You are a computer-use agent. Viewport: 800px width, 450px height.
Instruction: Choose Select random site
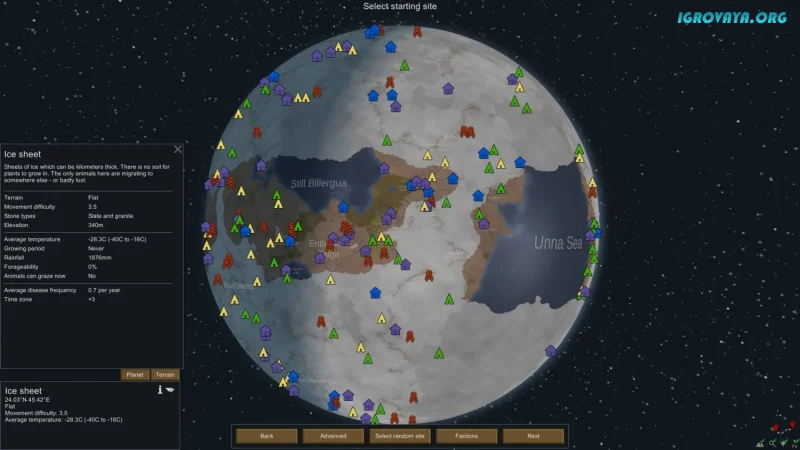pyautogui.click(x=400, y=436)
